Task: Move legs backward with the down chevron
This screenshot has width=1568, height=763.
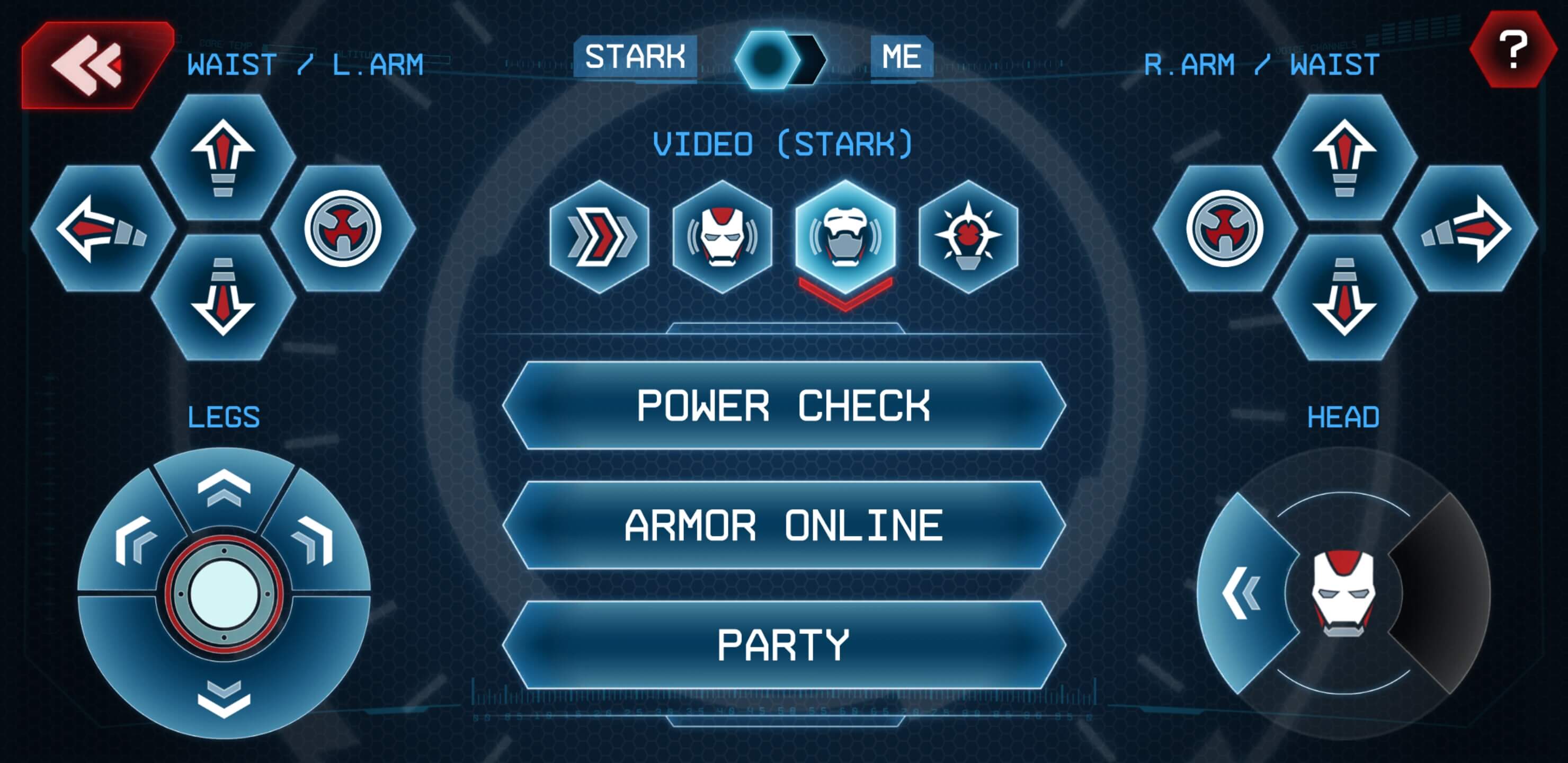Action: [224, 697]
